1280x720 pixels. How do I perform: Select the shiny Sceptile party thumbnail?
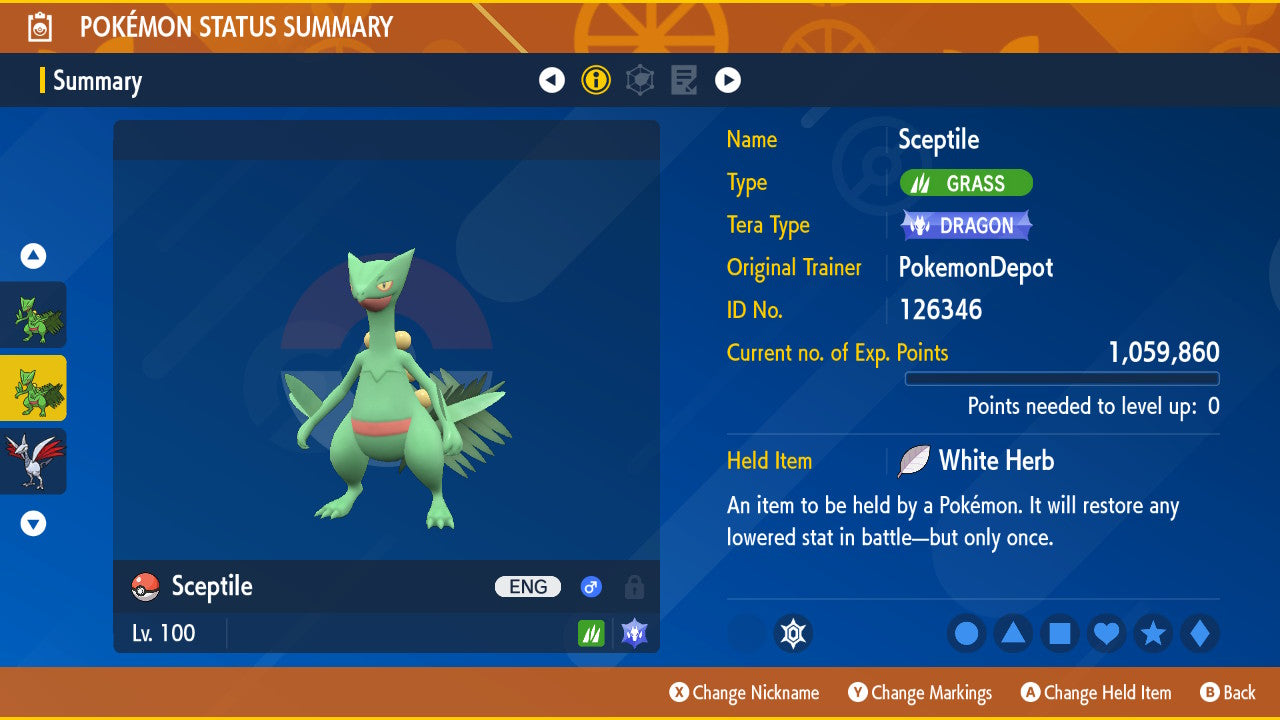(x=33, y=388)
